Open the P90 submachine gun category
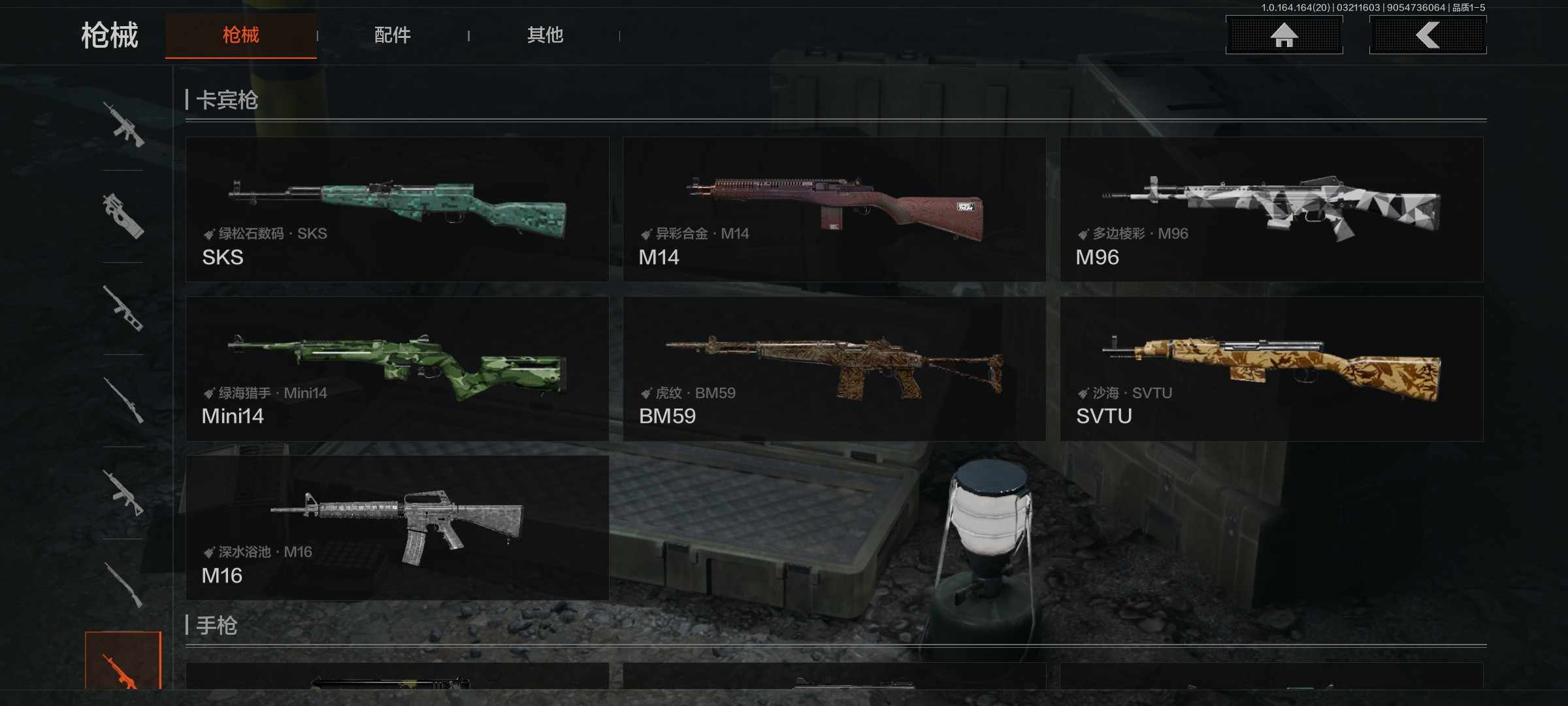 pyautogui.click(x=123, y=216)
